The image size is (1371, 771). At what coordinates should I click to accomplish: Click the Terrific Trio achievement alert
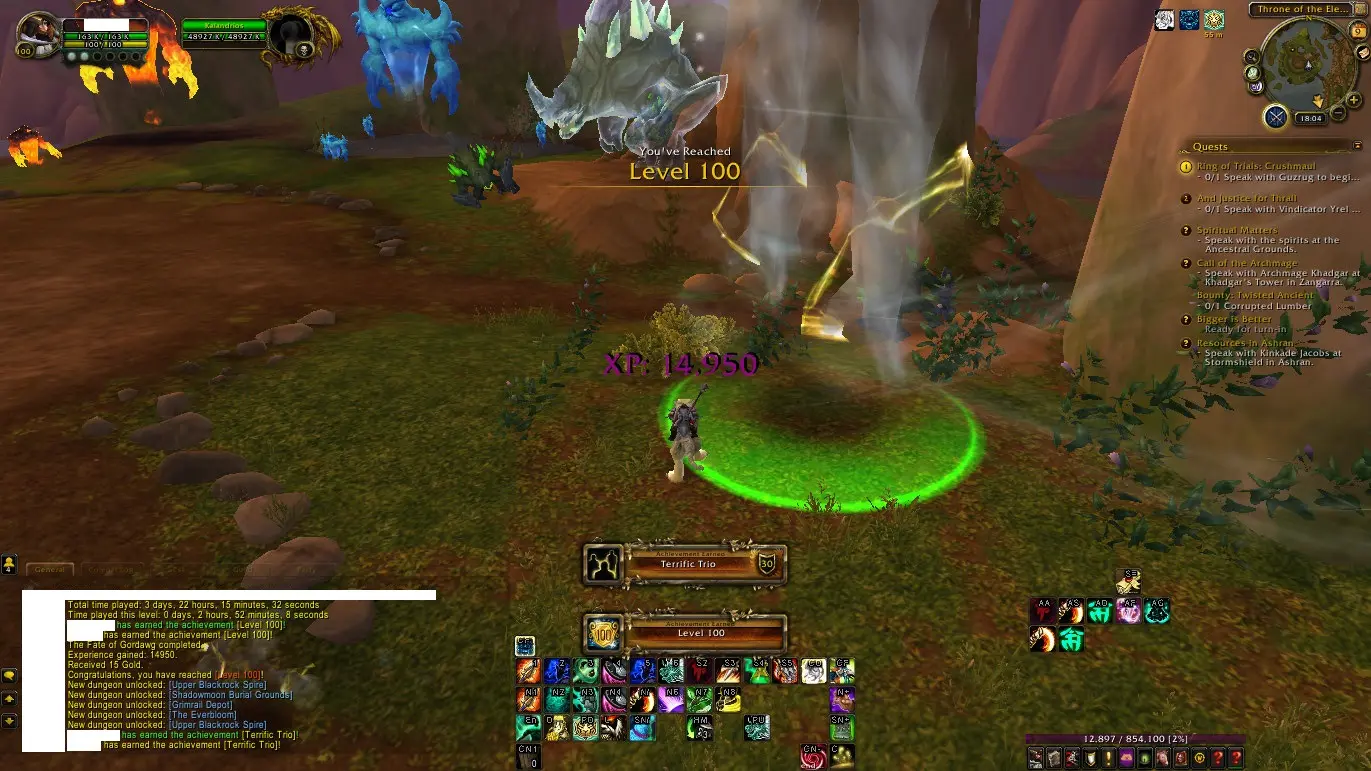(x=685, y=565)
